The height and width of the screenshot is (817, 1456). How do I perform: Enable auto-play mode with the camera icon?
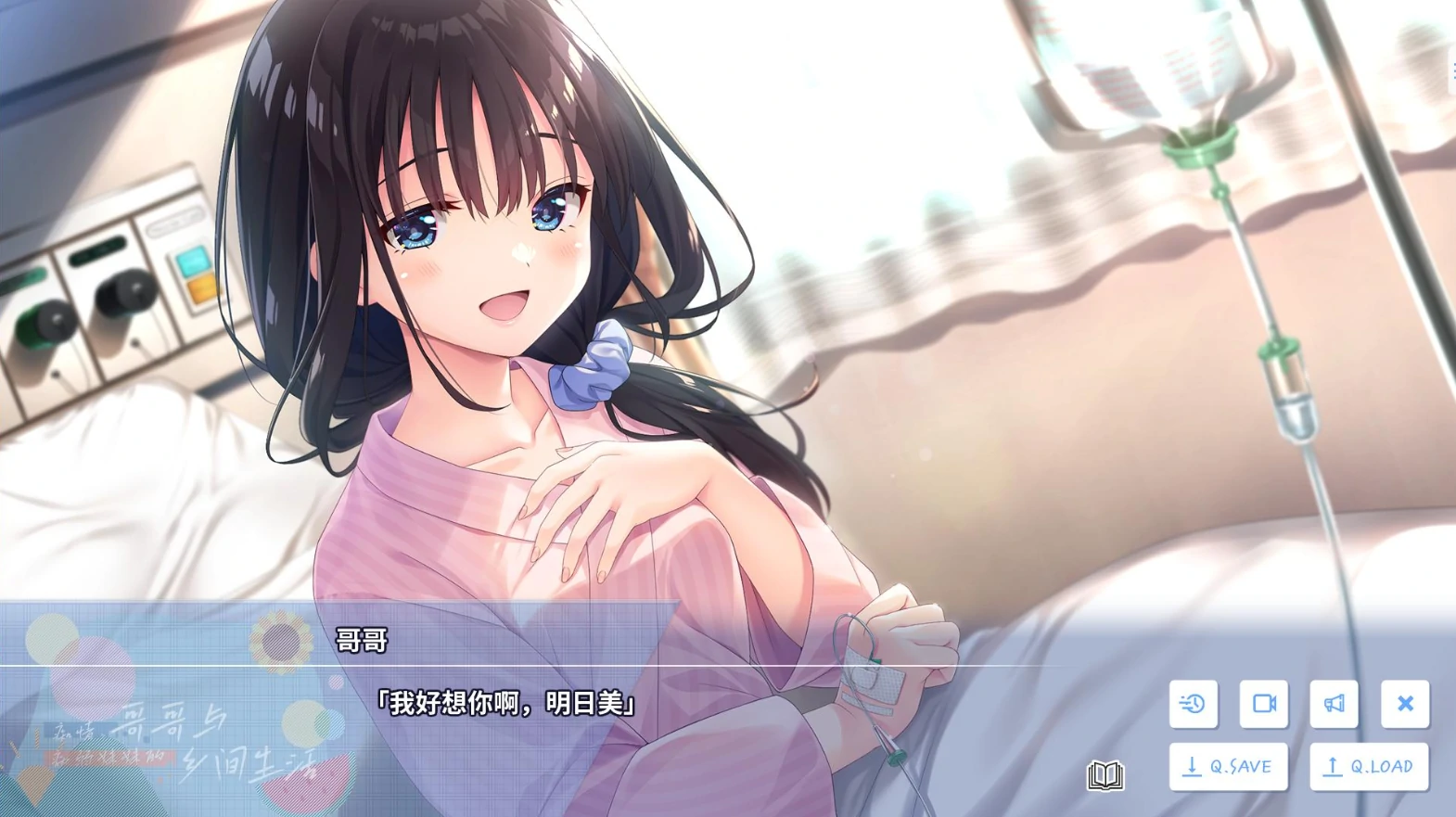(x=1263, y=705)
